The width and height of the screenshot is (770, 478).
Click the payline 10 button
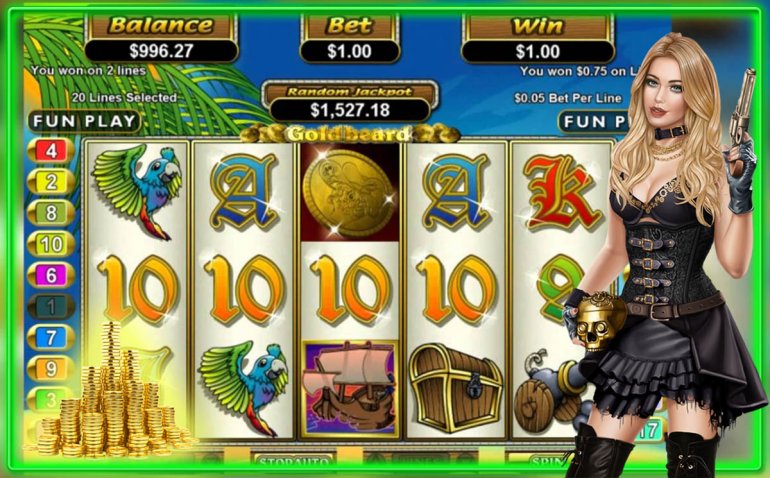pos(52,243)
